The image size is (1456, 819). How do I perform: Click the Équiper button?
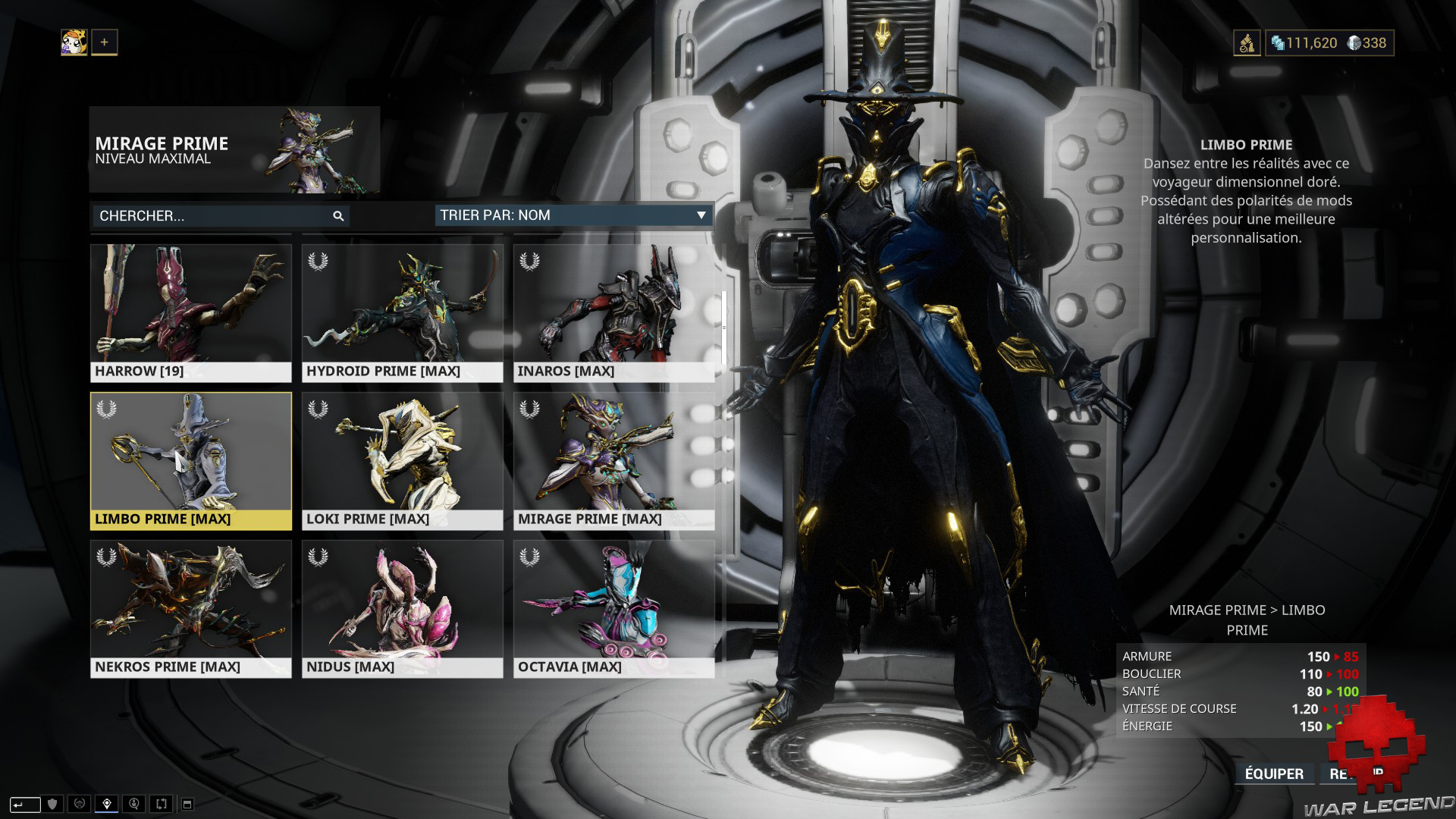click(1274, 773)
